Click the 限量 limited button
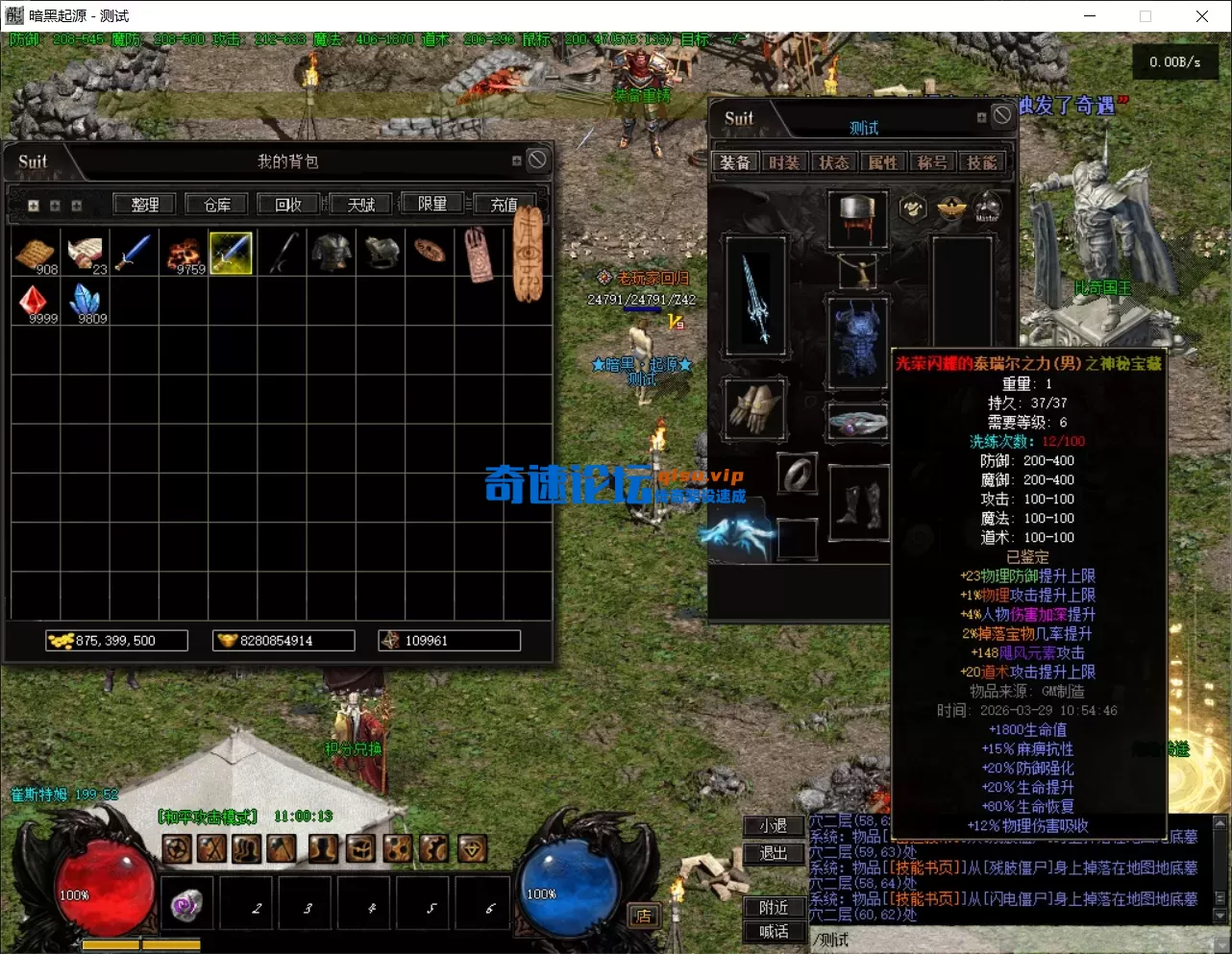The height and width of the screenshot is (954, 1232). pos(432,205)
